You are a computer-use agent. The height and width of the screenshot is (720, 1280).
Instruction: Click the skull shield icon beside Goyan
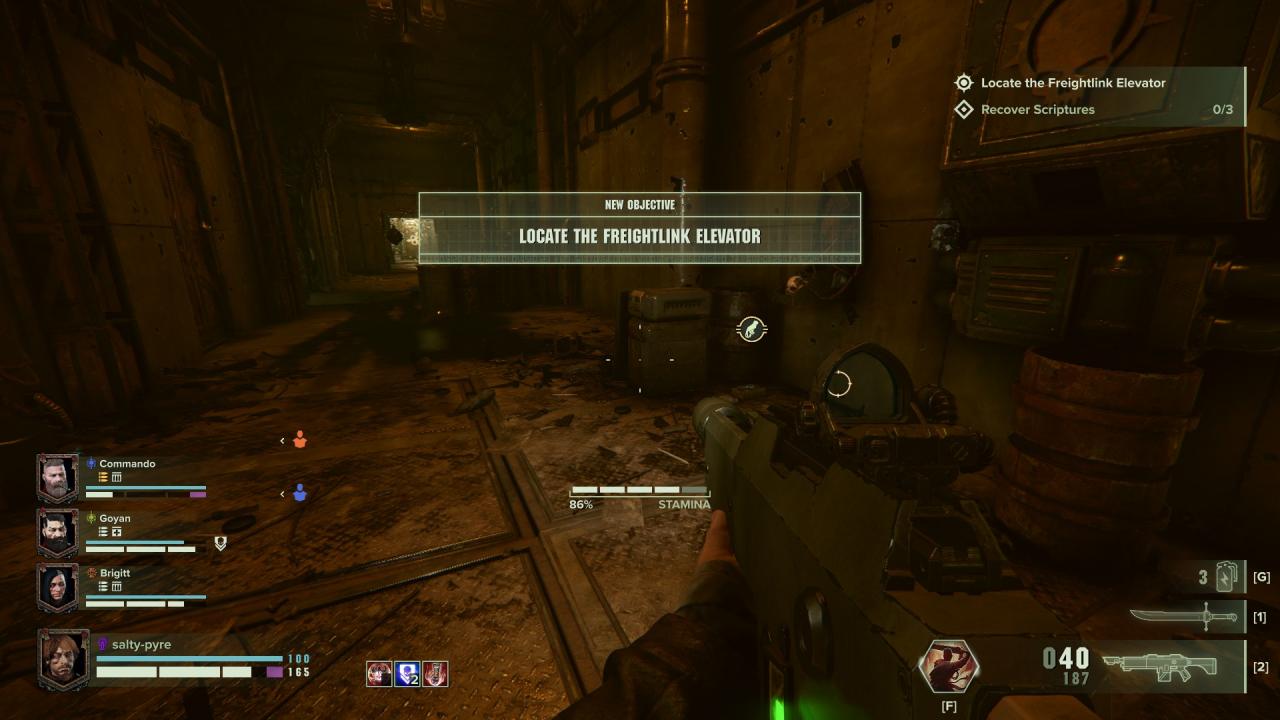(221, 543)
